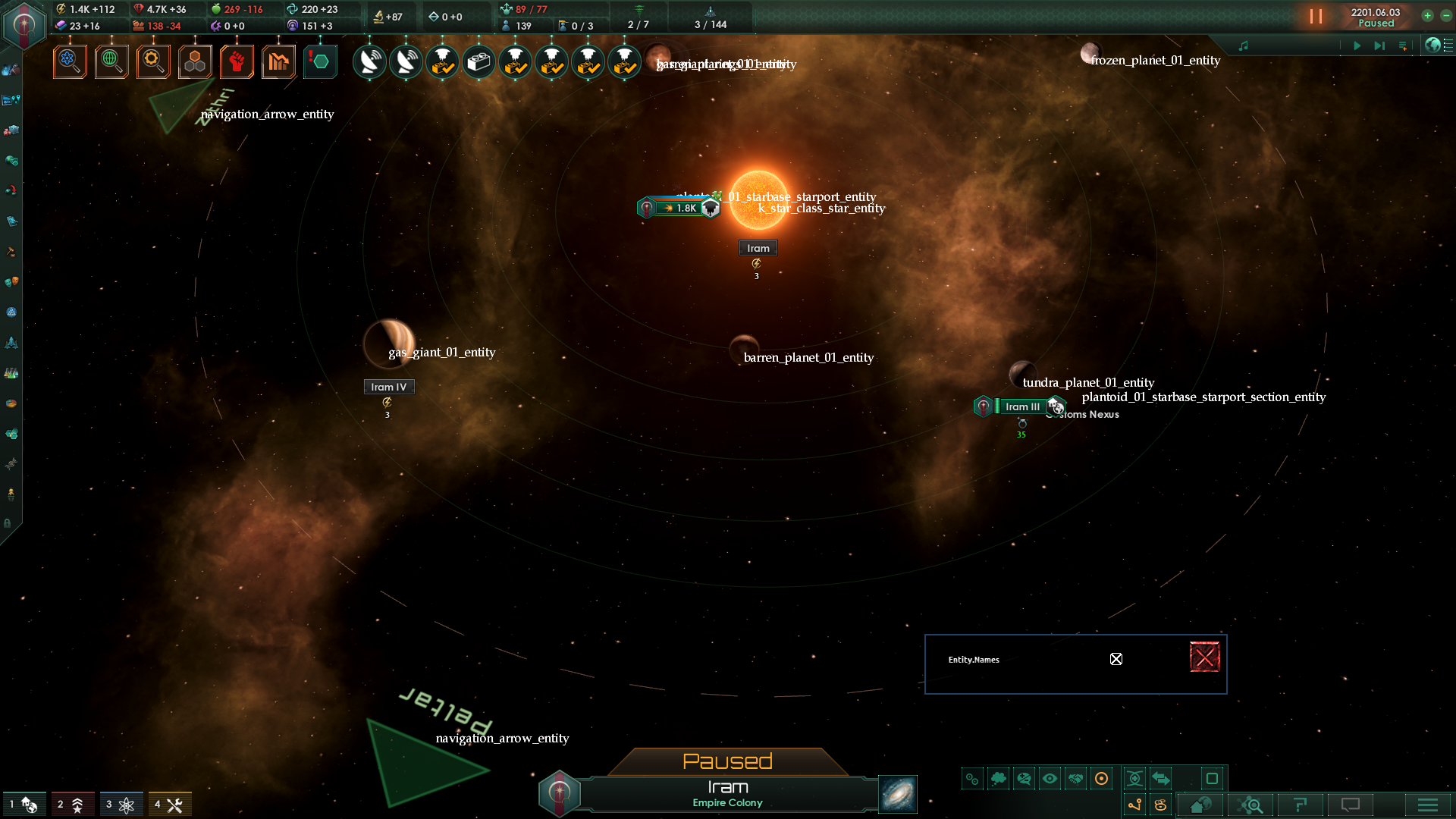Click the Paused banner to resume
1456x819 pixels.
727,761
